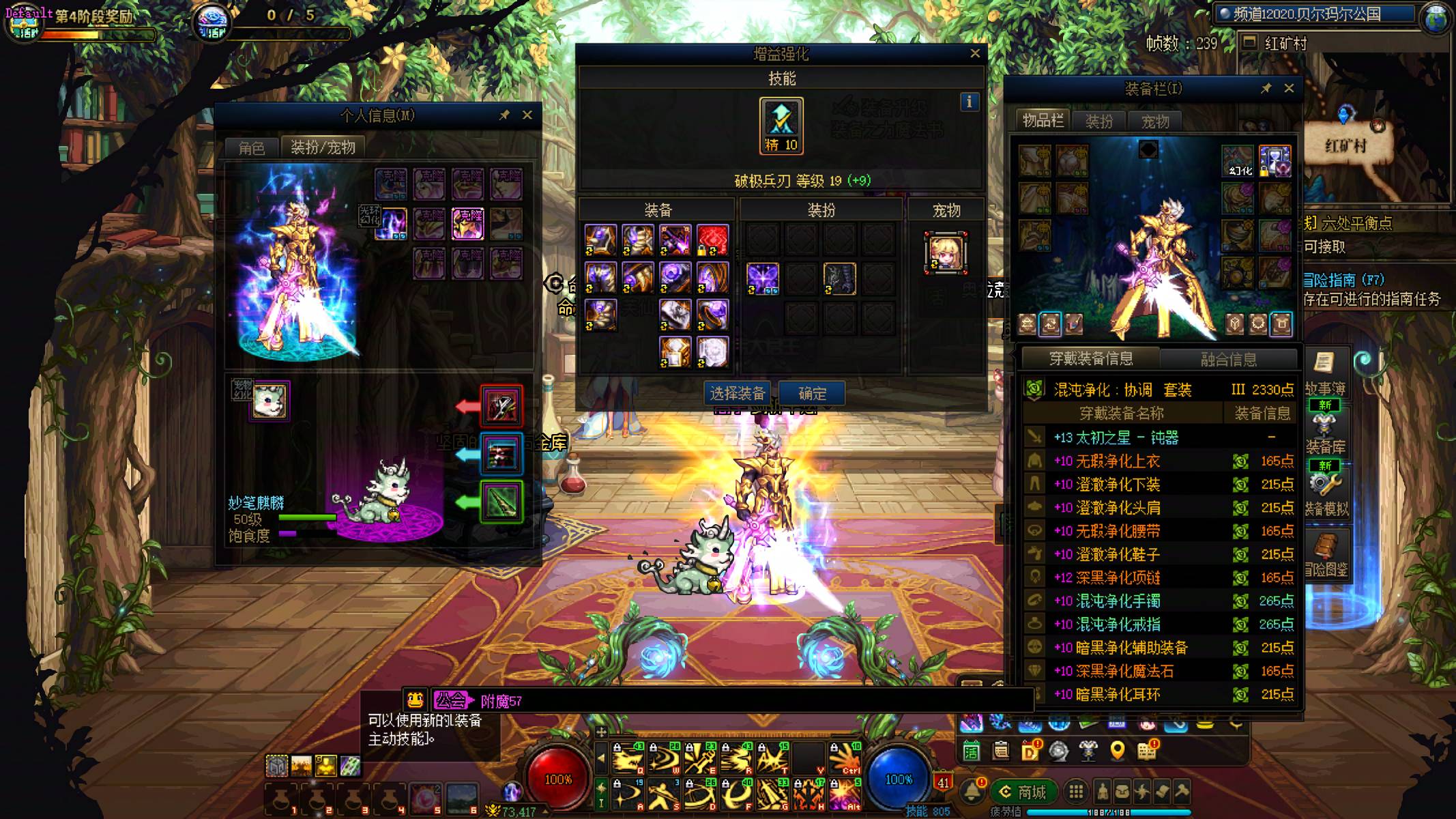1456x819 pixels.
Task: Close the 个人信息 personal info window
Action: (x=527, y=115)
